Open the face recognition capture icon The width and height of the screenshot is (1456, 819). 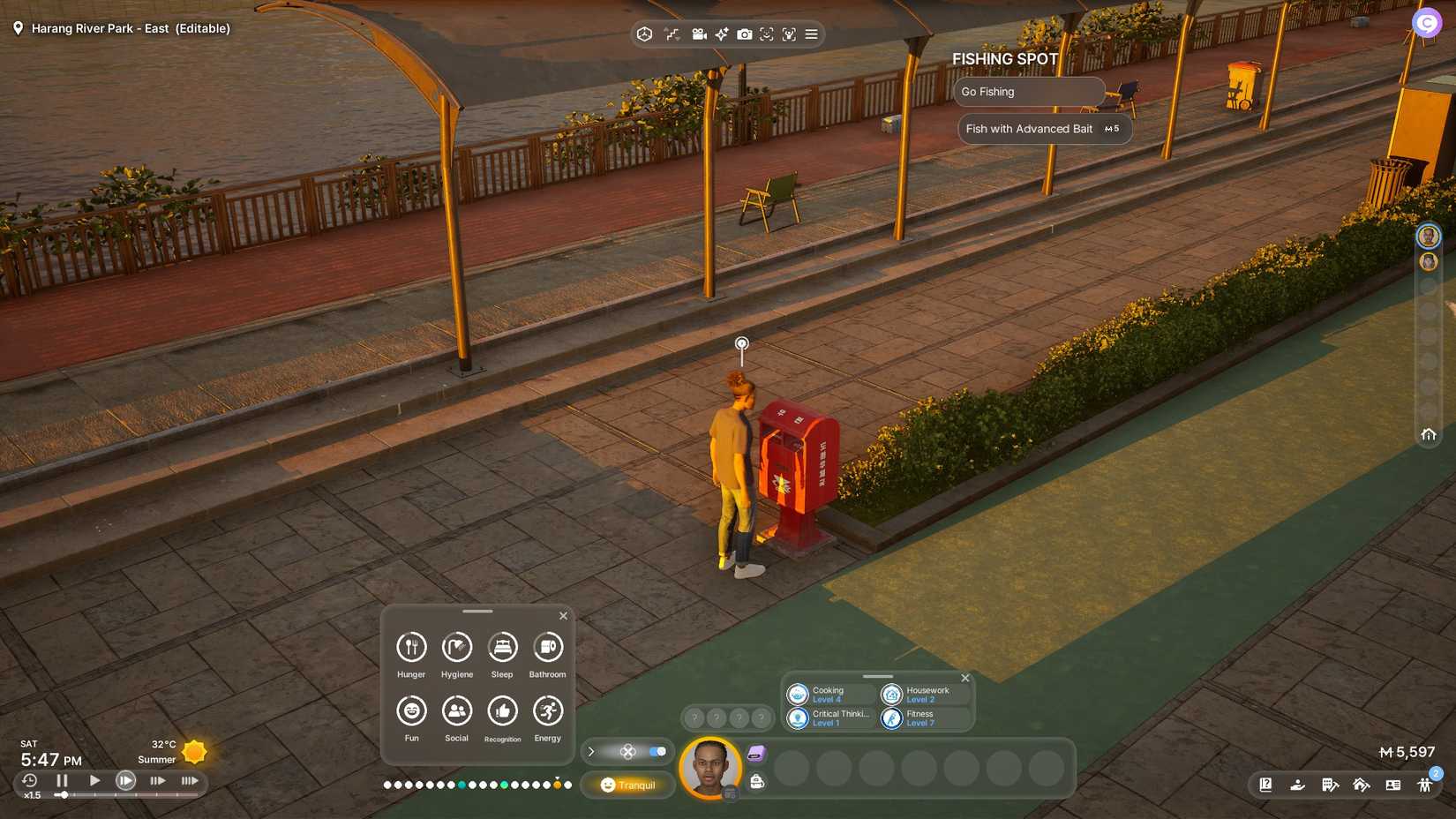768,34
